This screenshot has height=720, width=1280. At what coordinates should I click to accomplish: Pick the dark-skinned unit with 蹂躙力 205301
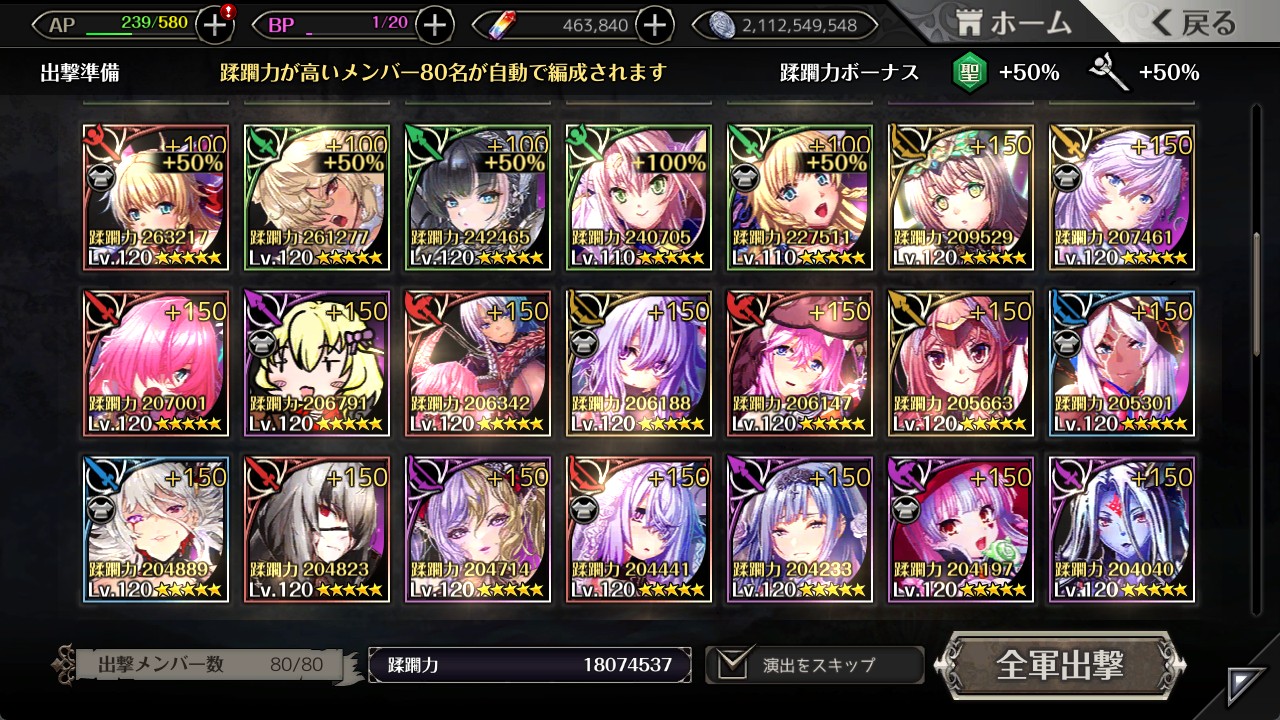coord(1122,363)
